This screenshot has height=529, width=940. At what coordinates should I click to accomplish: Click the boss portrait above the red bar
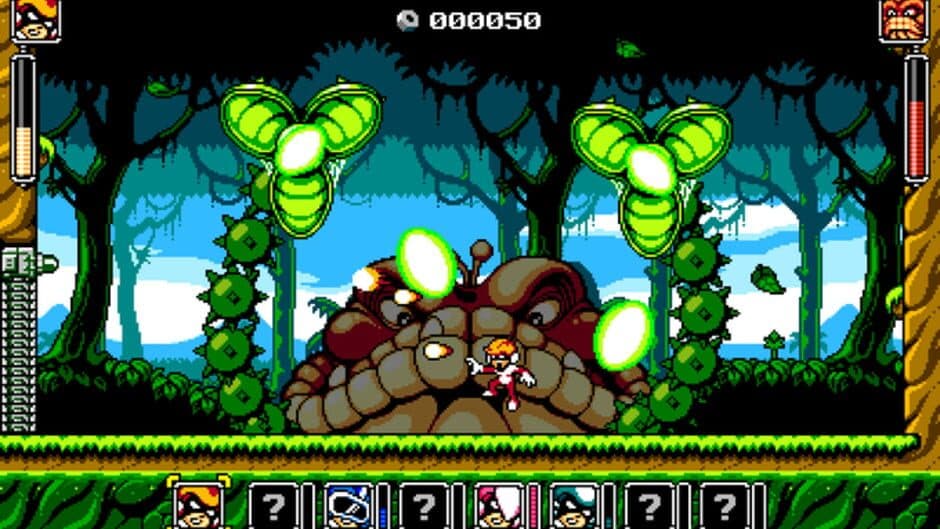point(903,20)
